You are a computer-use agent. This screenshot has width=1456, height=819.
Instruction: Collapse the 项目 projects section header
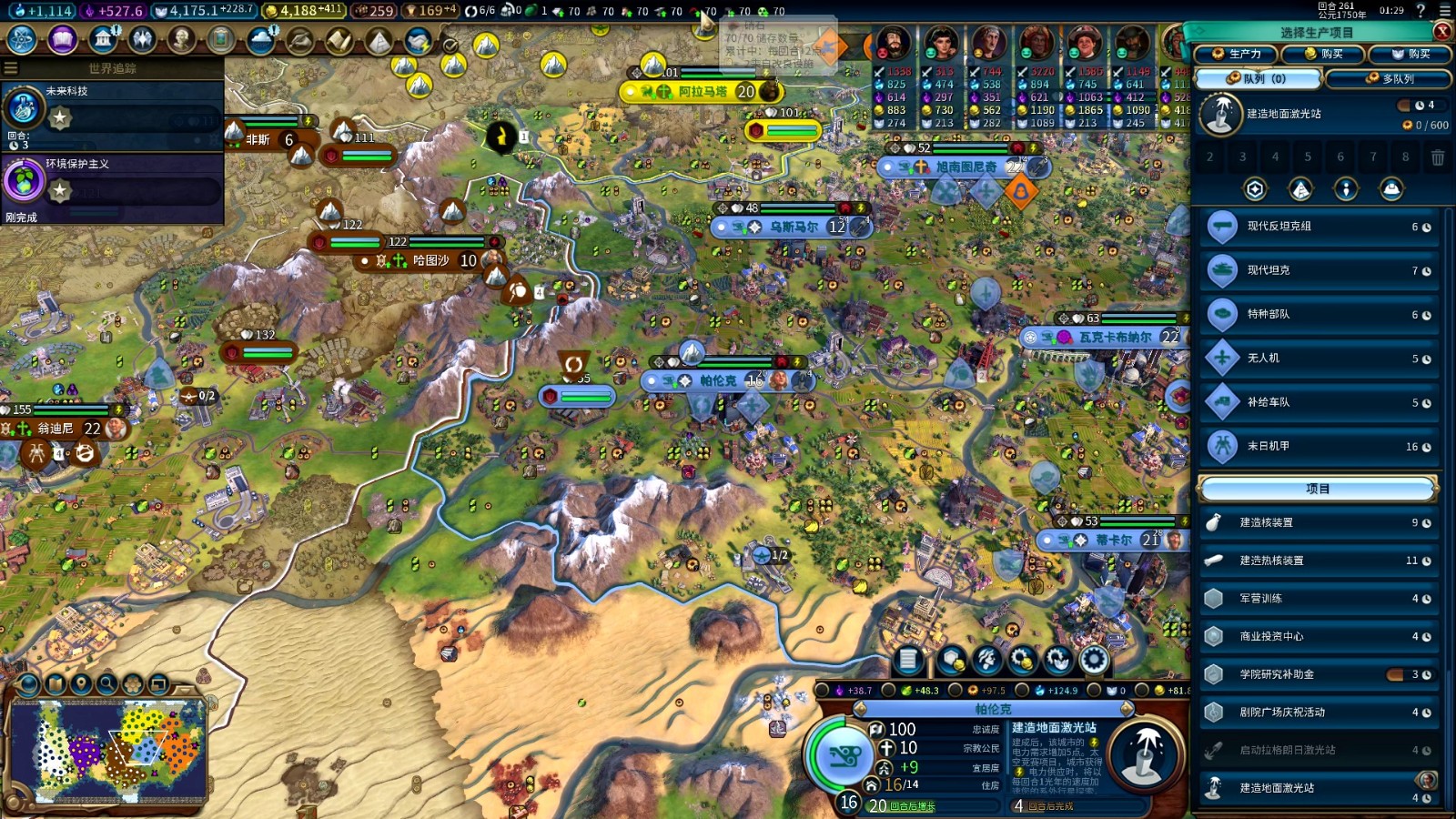(x=1317, y=489)
